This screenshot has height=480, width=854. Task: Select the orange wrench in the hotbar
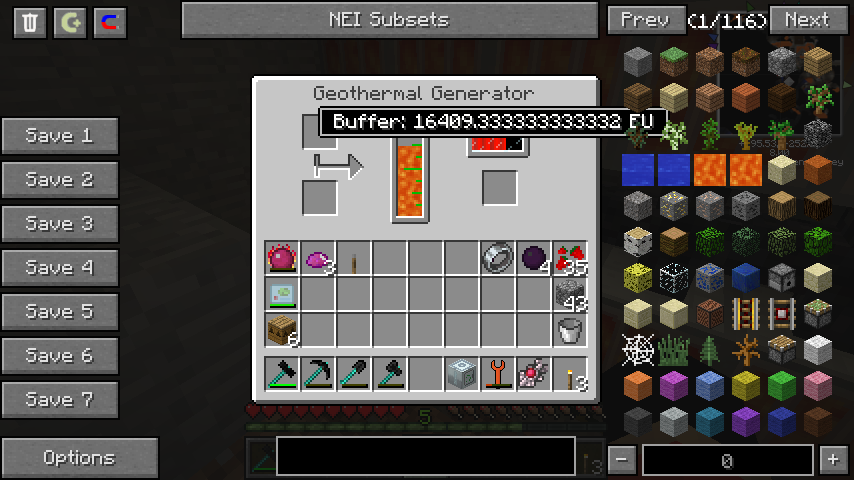[498, 373]
